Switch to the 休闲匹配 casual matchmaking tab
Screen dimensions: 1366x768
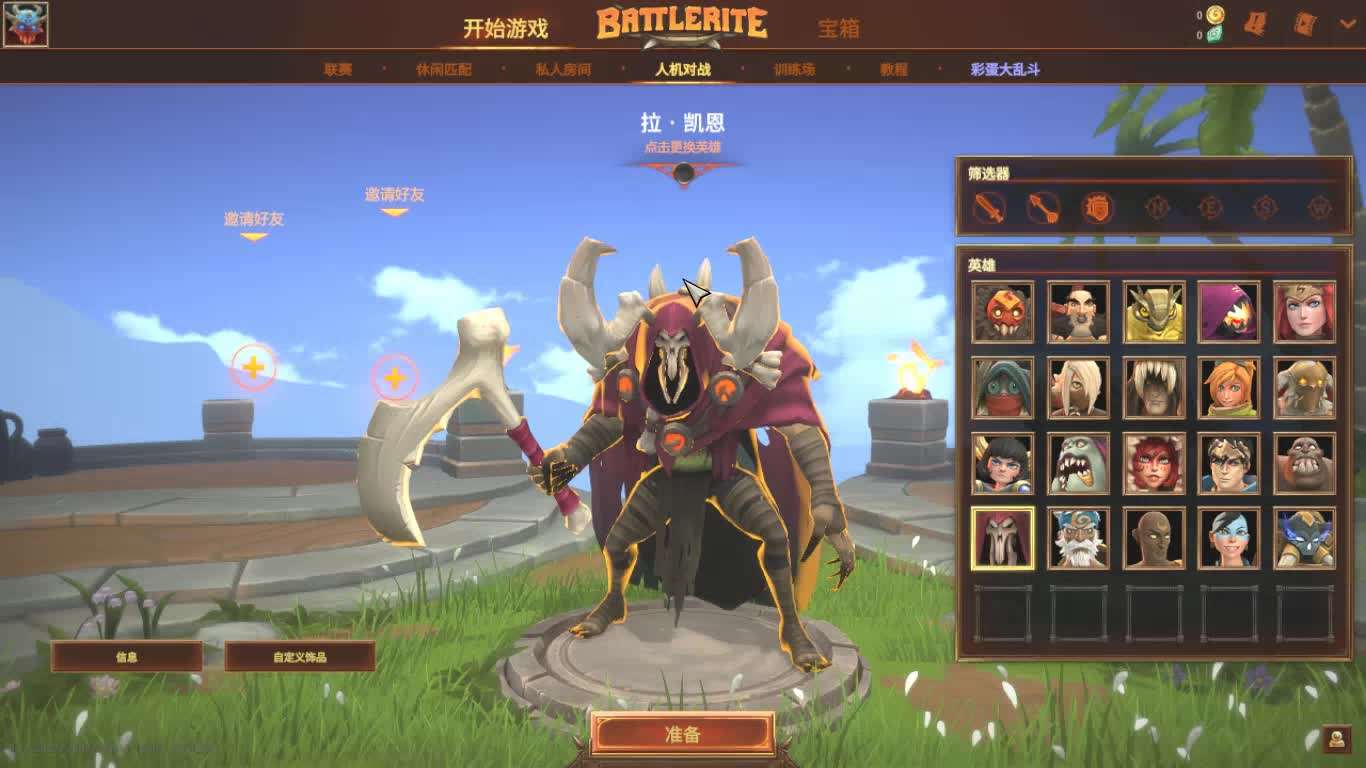pyautogui.click(x=443, y=70)
